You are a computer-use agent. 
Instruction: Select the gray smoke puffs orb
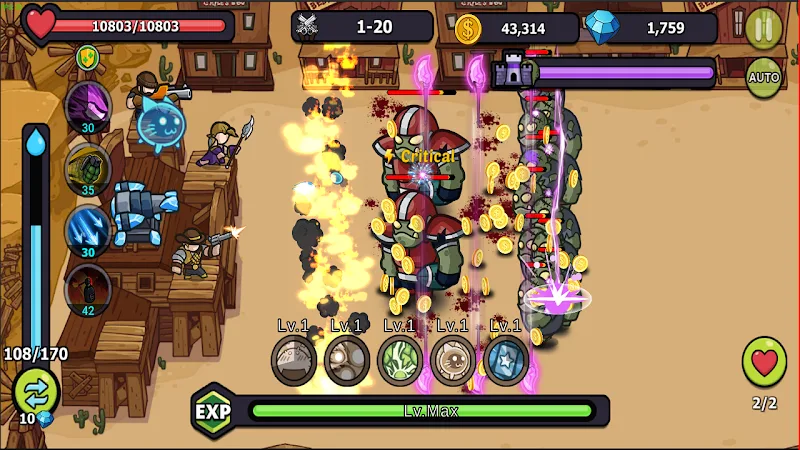pos(347,360)
